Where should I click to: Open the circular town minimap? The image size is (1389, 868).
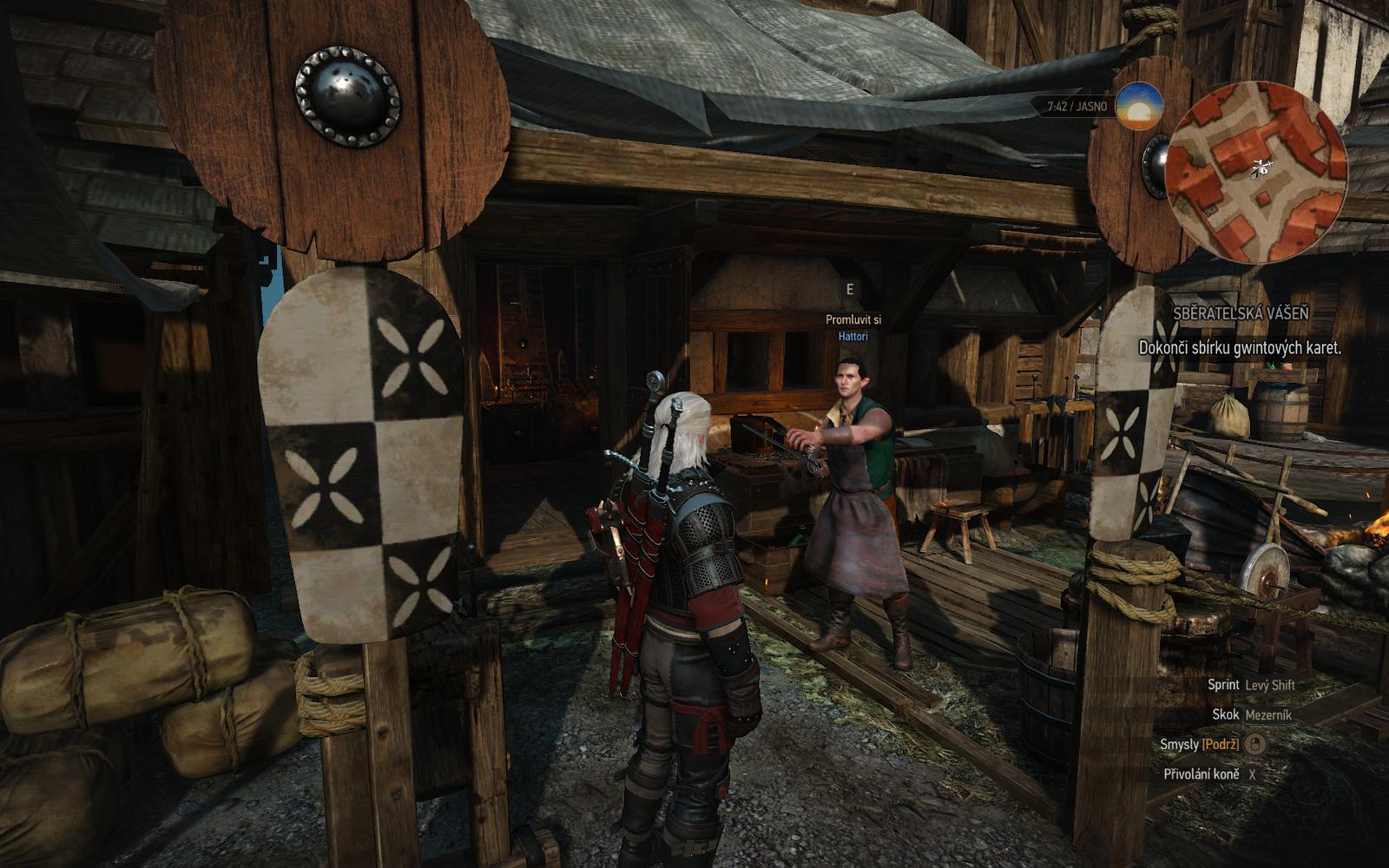1255,170
